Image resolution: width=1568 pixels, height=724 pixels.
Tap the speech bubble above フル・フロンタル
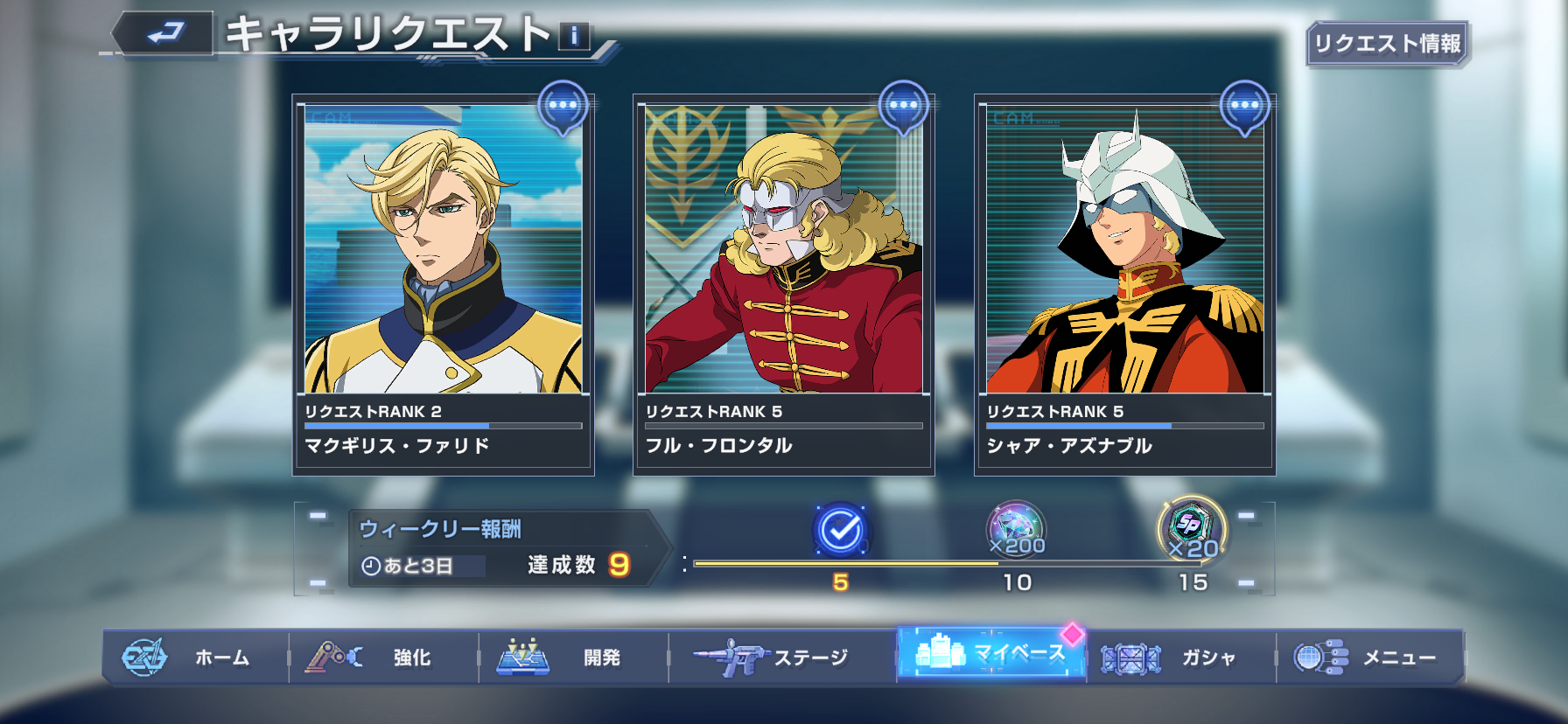903,107
